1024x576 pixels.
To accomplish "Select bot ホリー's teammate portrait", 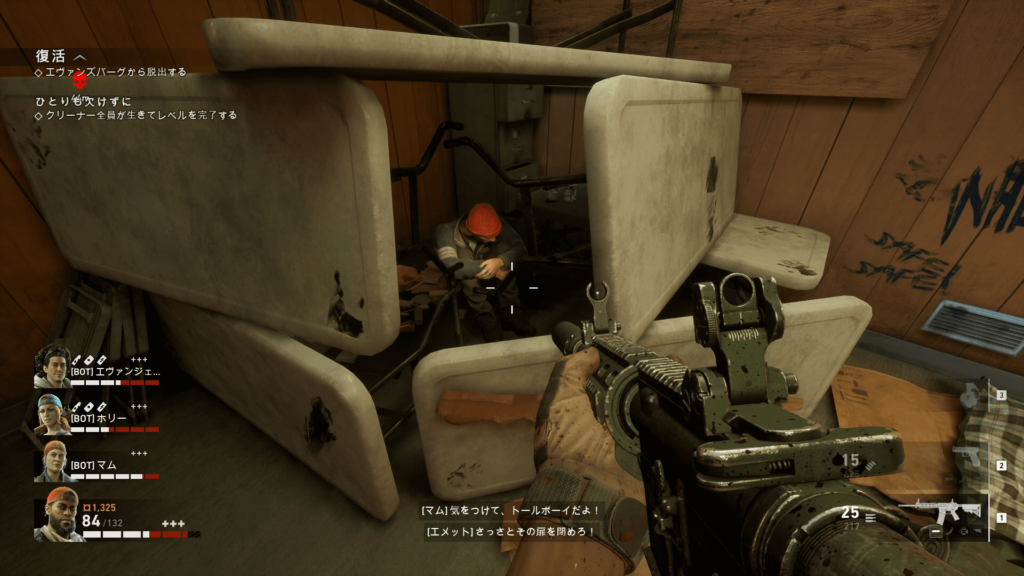I will click(x=52, y=414).
